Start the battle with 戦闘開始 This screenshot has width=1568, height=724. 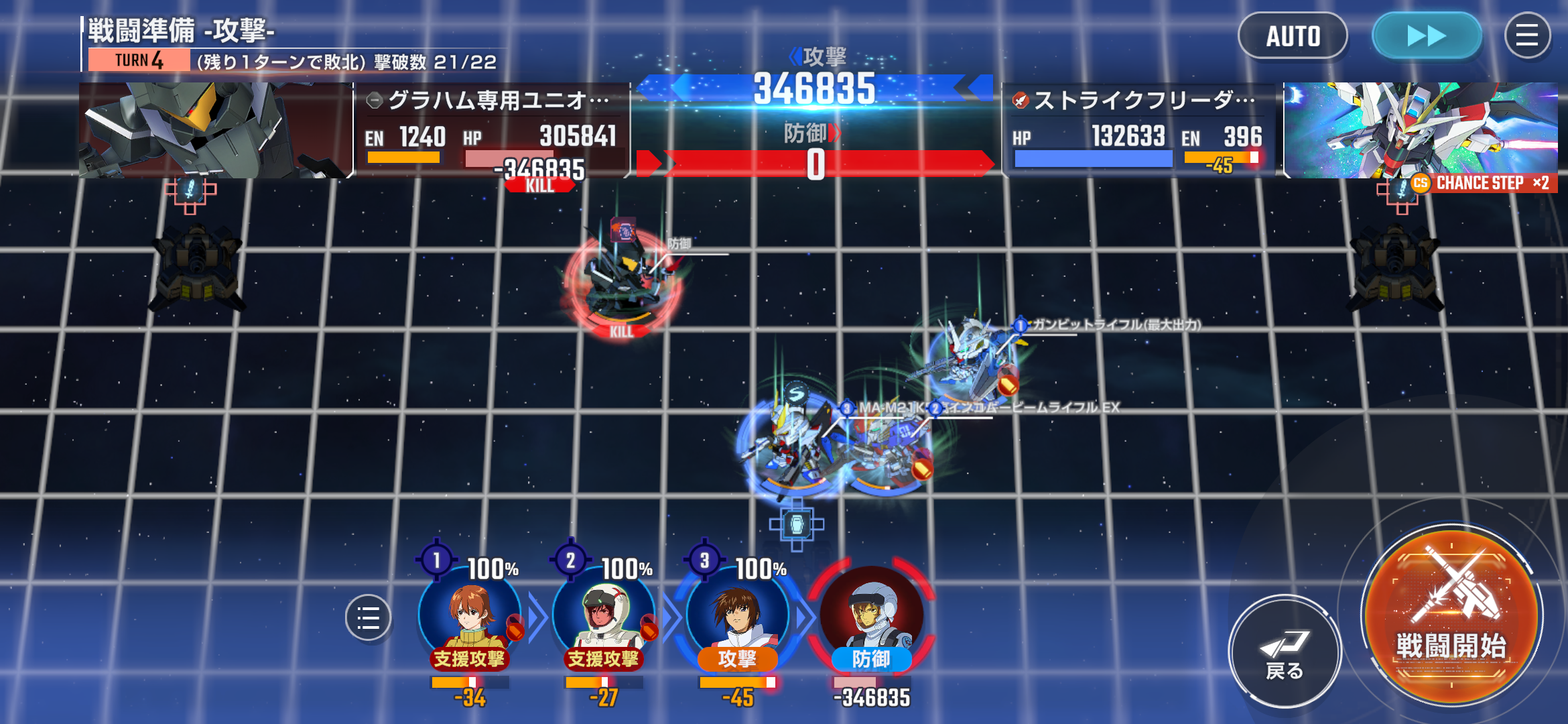1451,615
